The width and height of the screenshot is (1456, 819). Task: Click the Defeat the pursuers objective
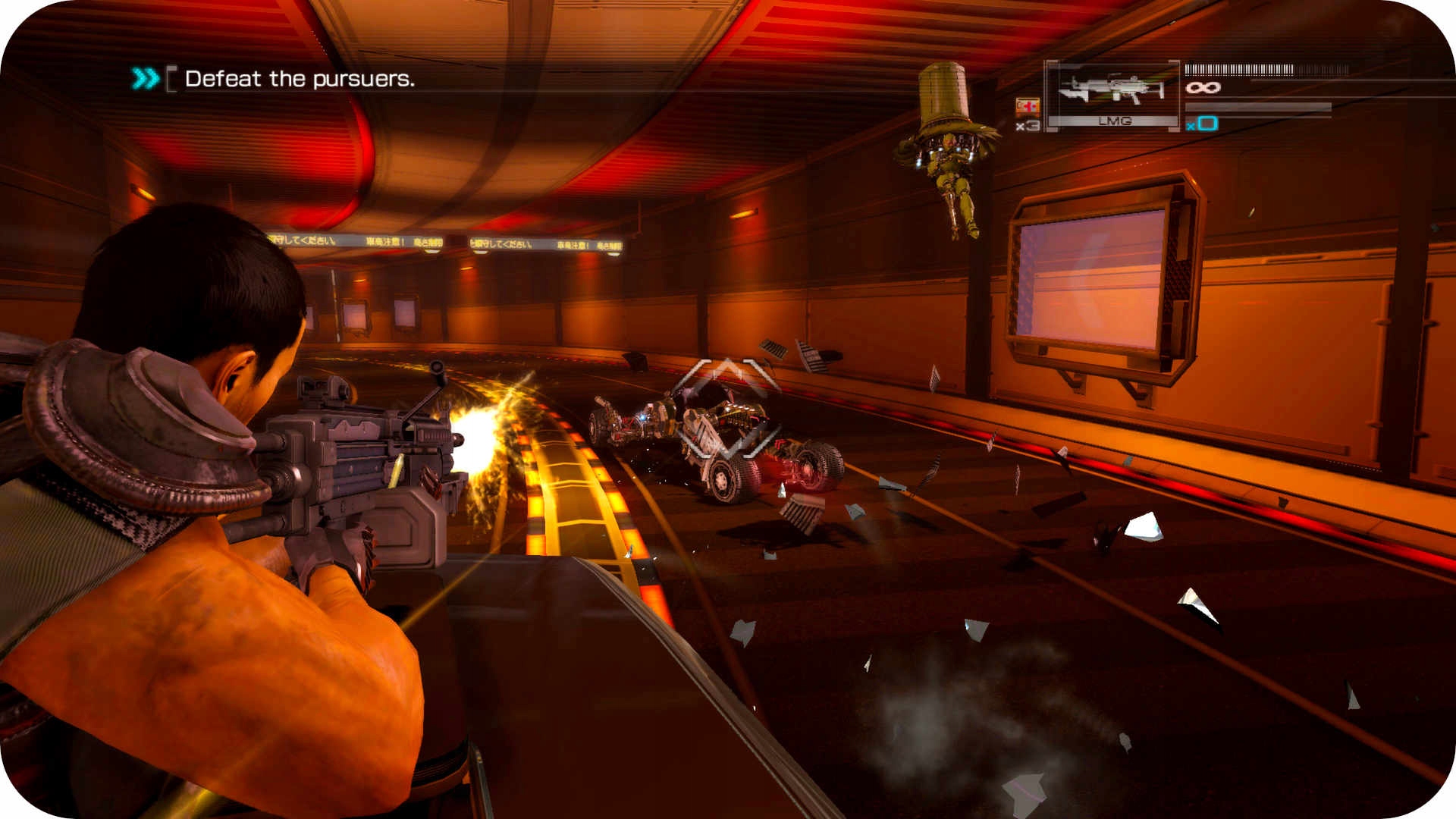(x=299, y=79)
